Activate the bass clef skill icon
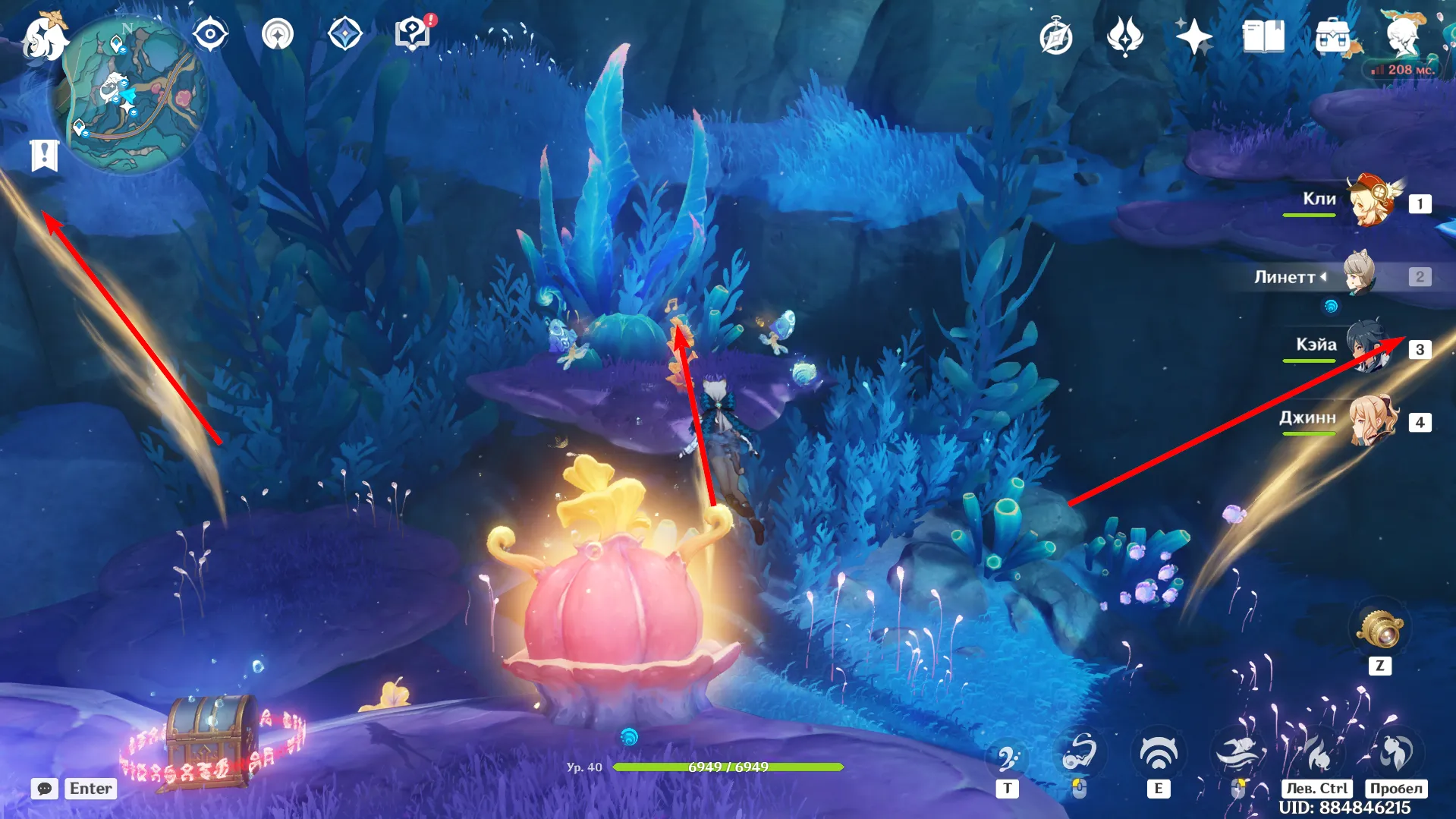This screenshot has width=1456, height=819. tap(1007, 758)
